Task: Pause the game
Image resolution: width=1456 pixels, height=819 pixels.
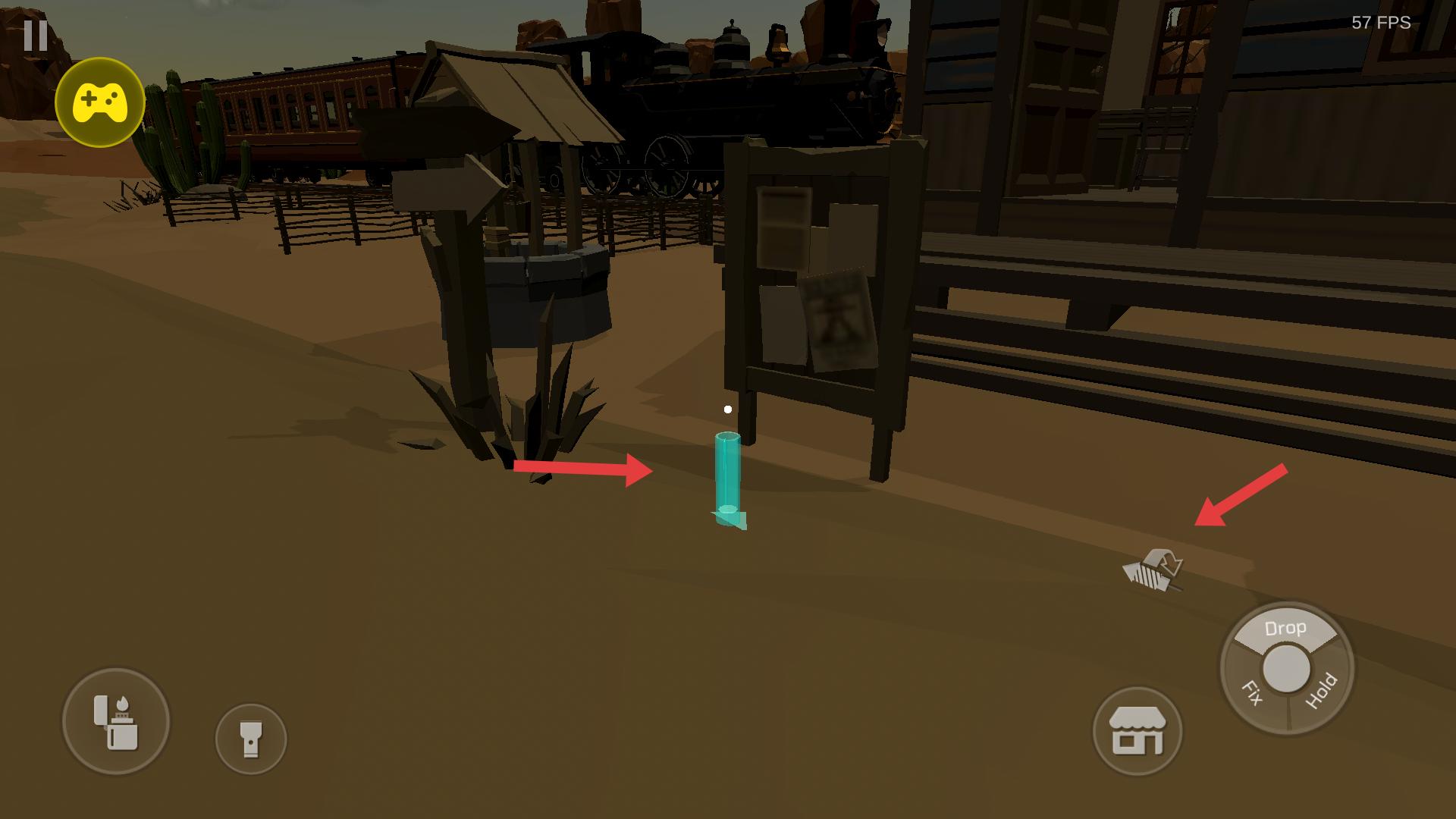Action: [36, 35]
